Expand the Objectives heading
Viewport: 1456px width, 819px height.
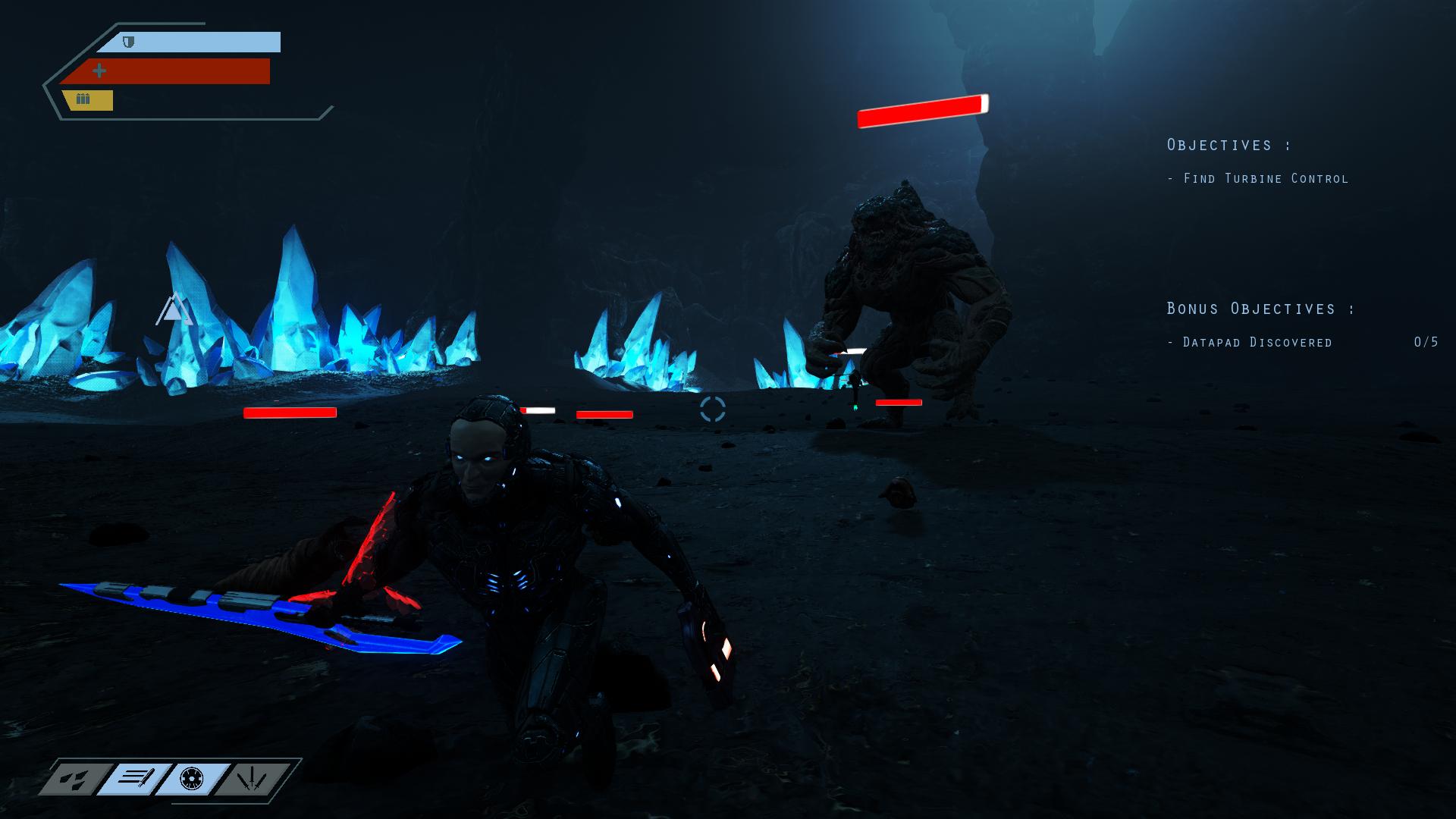point(1228,144)
